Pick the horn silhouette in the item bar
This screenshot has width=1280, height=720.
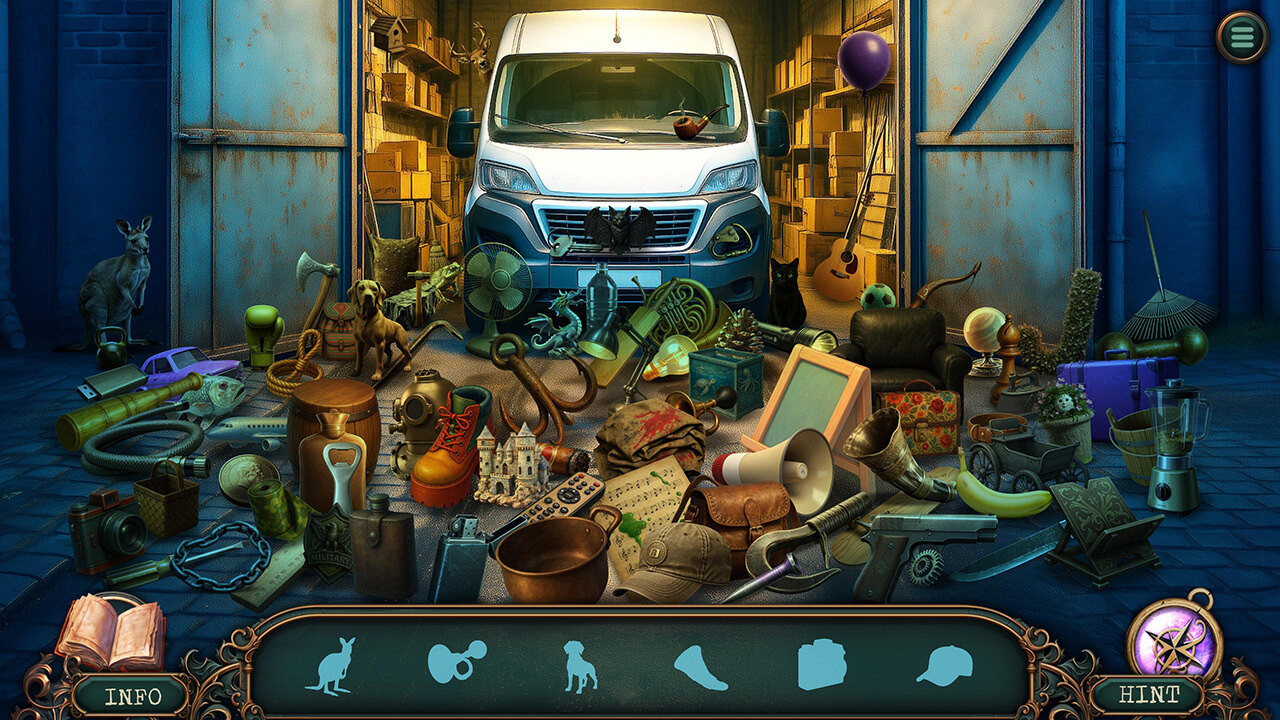702,667
